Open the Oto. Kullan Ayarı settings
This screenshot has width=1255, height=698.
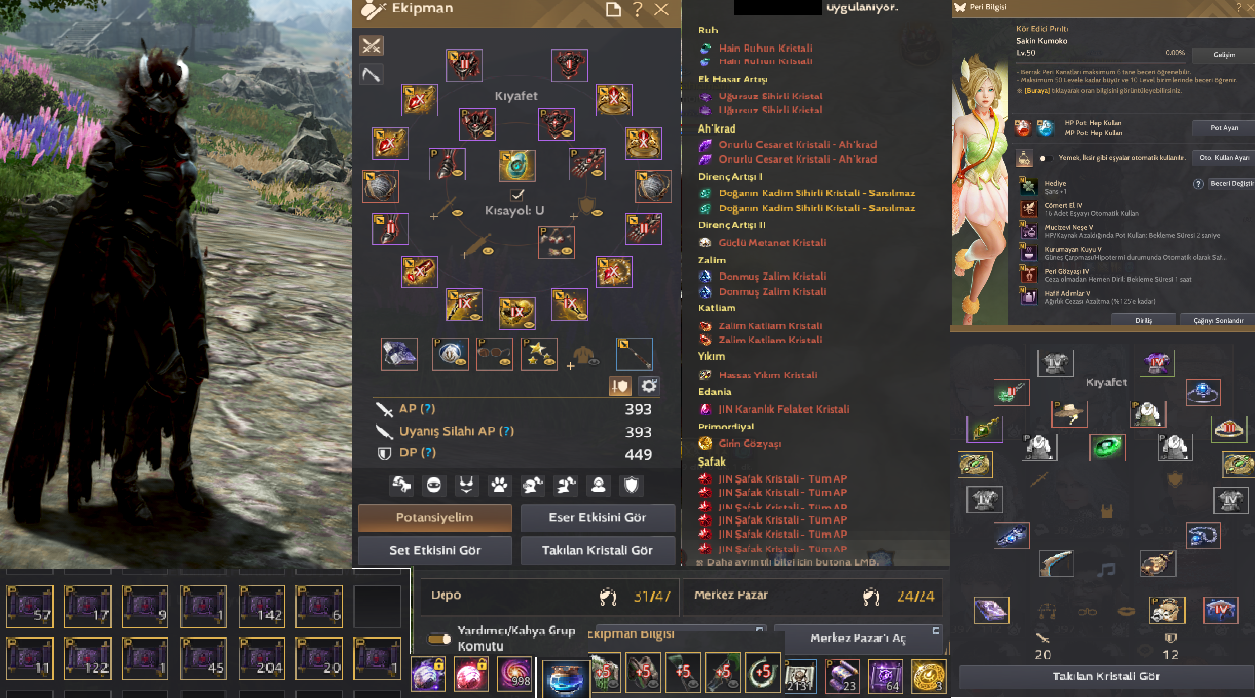(1224, 158)
